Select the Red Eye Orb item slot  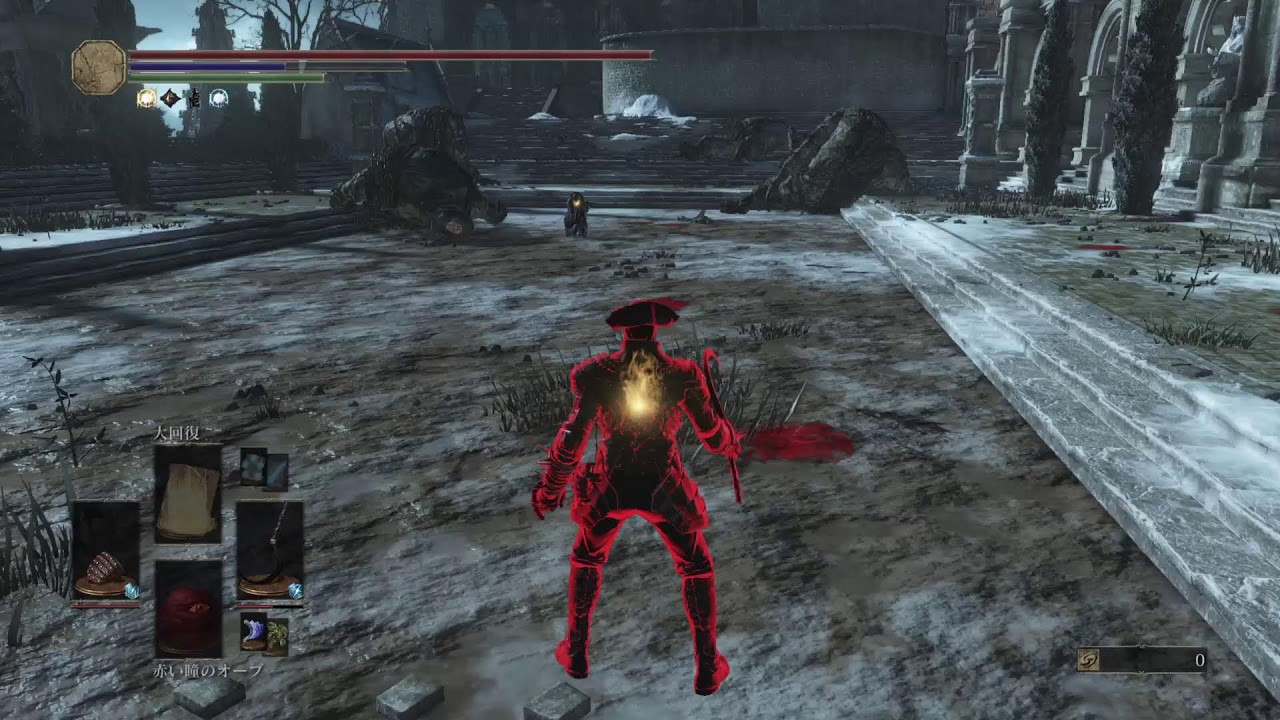click(188, 608)
